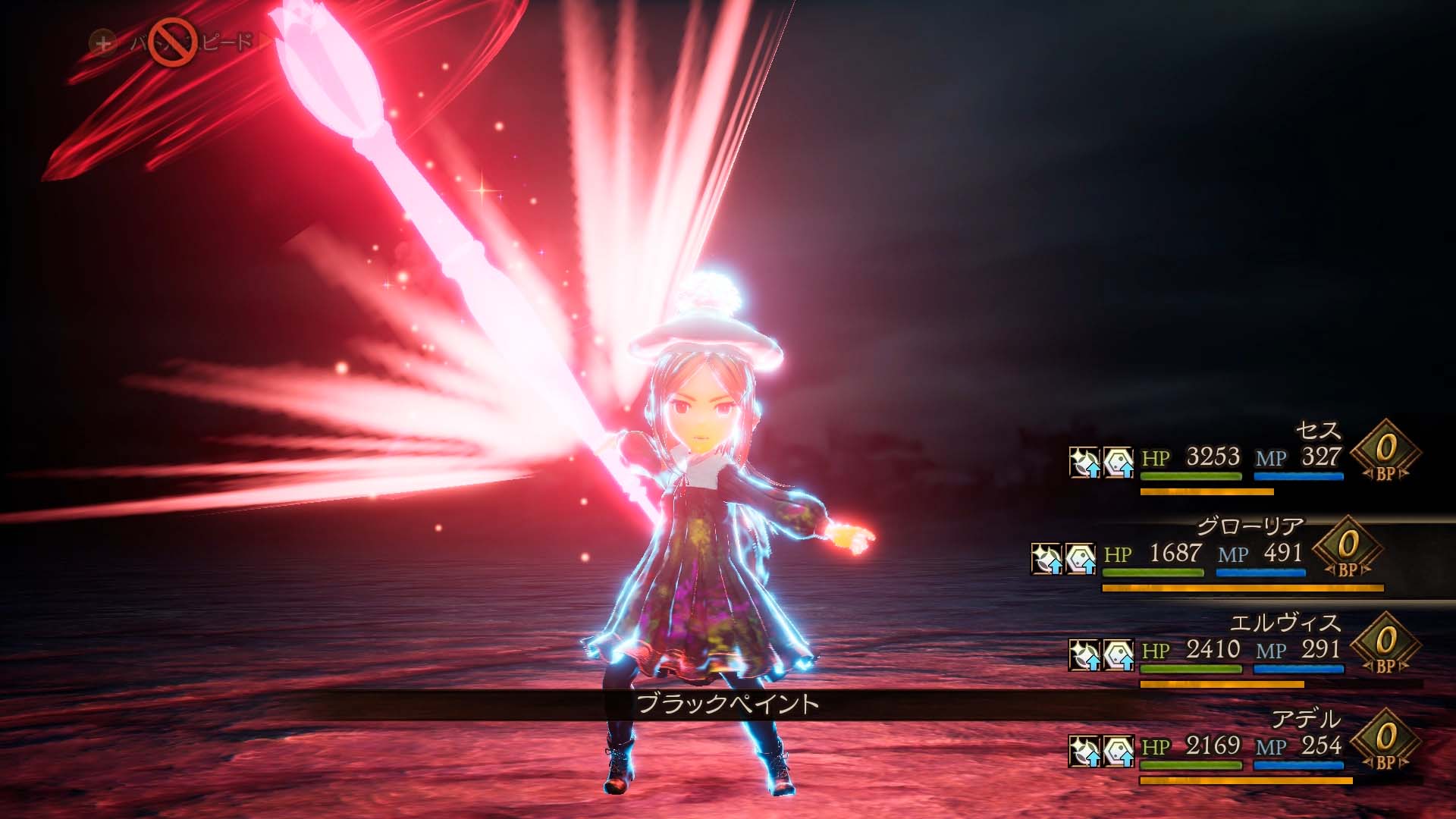
Task: Inspect アデル's second buff status icon
Action: (x=1119, y=751)
